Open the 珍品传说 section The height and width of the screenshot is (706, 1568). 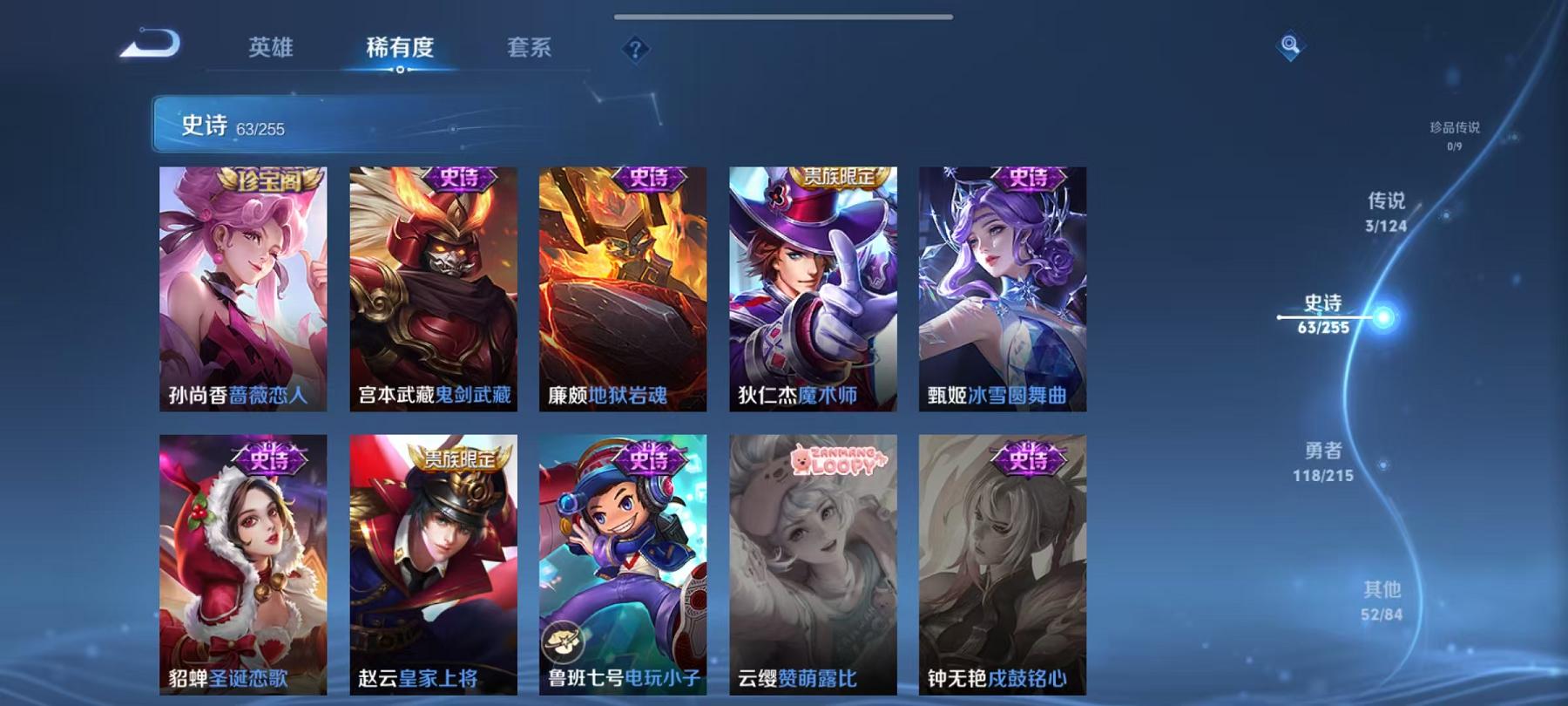pos(1456,128)
